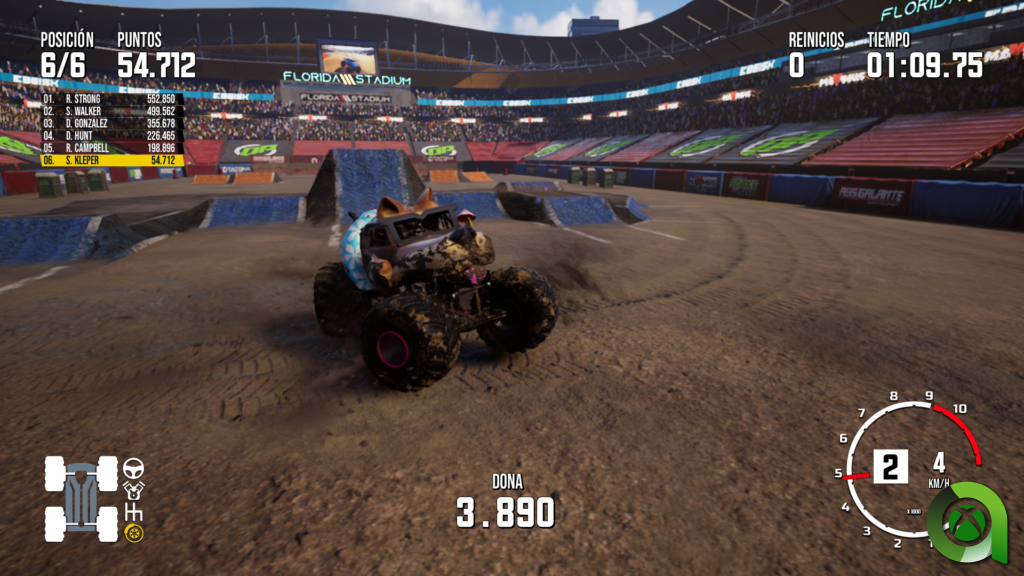This screenshot has width=1024, height=576.
Task: Click the green Xbox logo badge
Action: [965, 523]
